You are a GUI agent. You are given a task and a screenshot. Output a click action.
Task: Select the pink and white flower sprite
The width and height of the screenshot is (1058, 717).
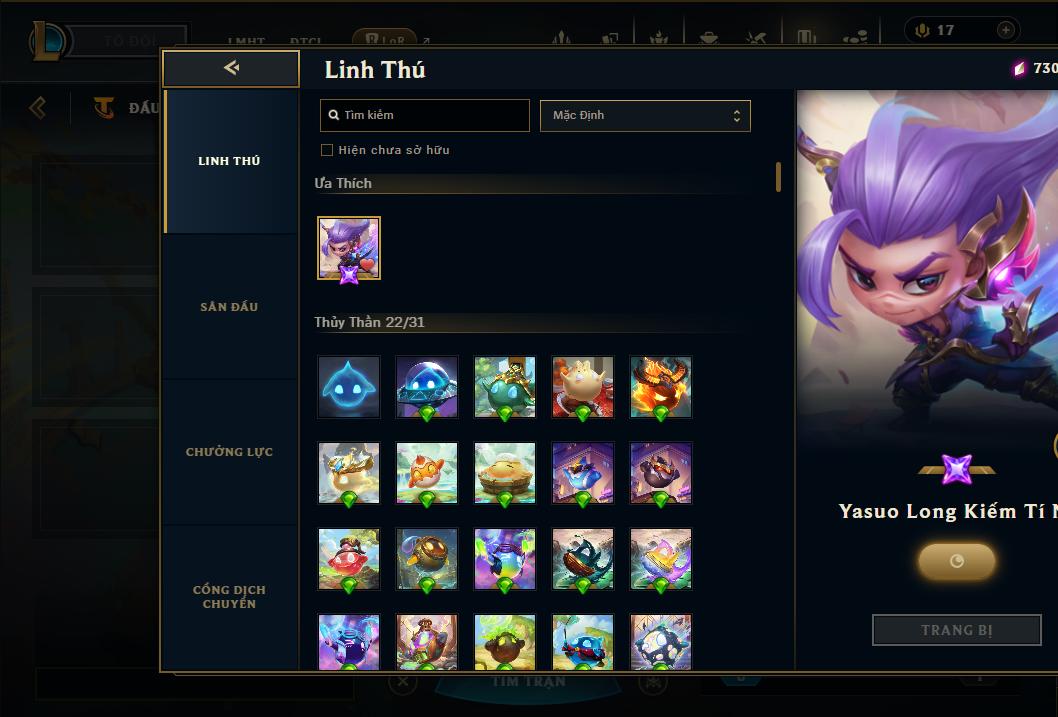point(661,558)
